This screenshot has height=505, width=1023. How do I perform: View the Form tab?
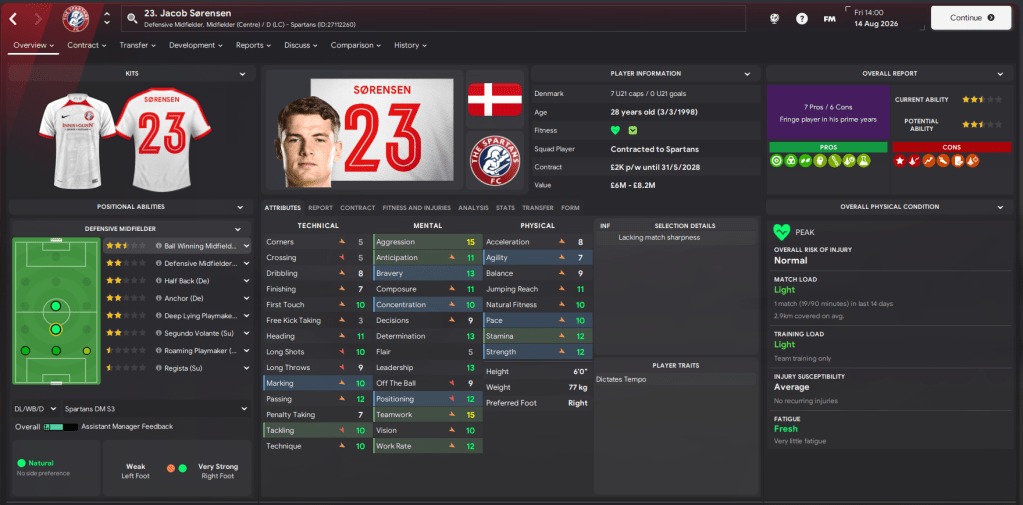pos(570,207)
